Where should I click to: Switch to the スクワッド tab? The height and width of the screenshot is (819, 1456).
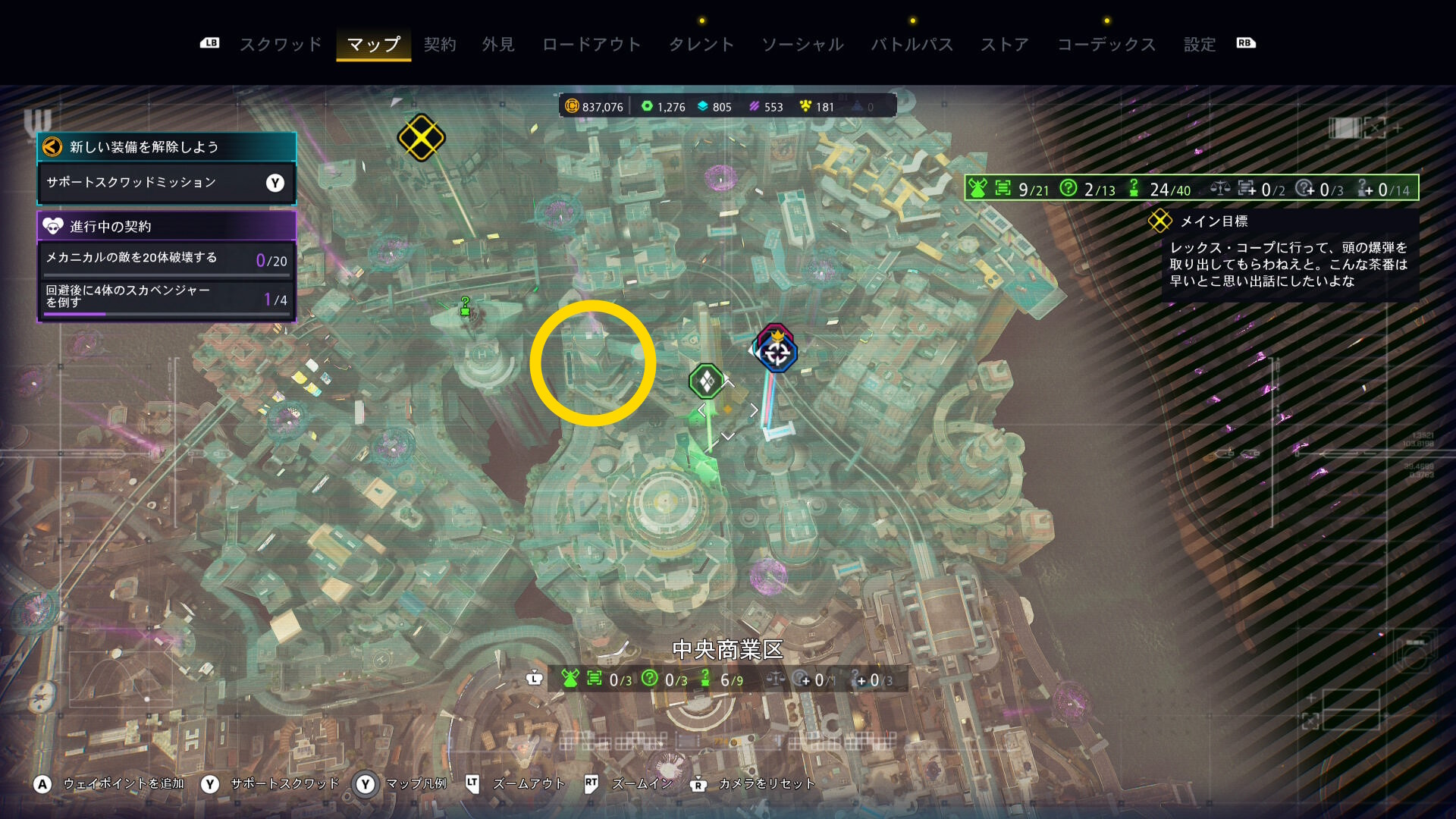pos(281,44)
